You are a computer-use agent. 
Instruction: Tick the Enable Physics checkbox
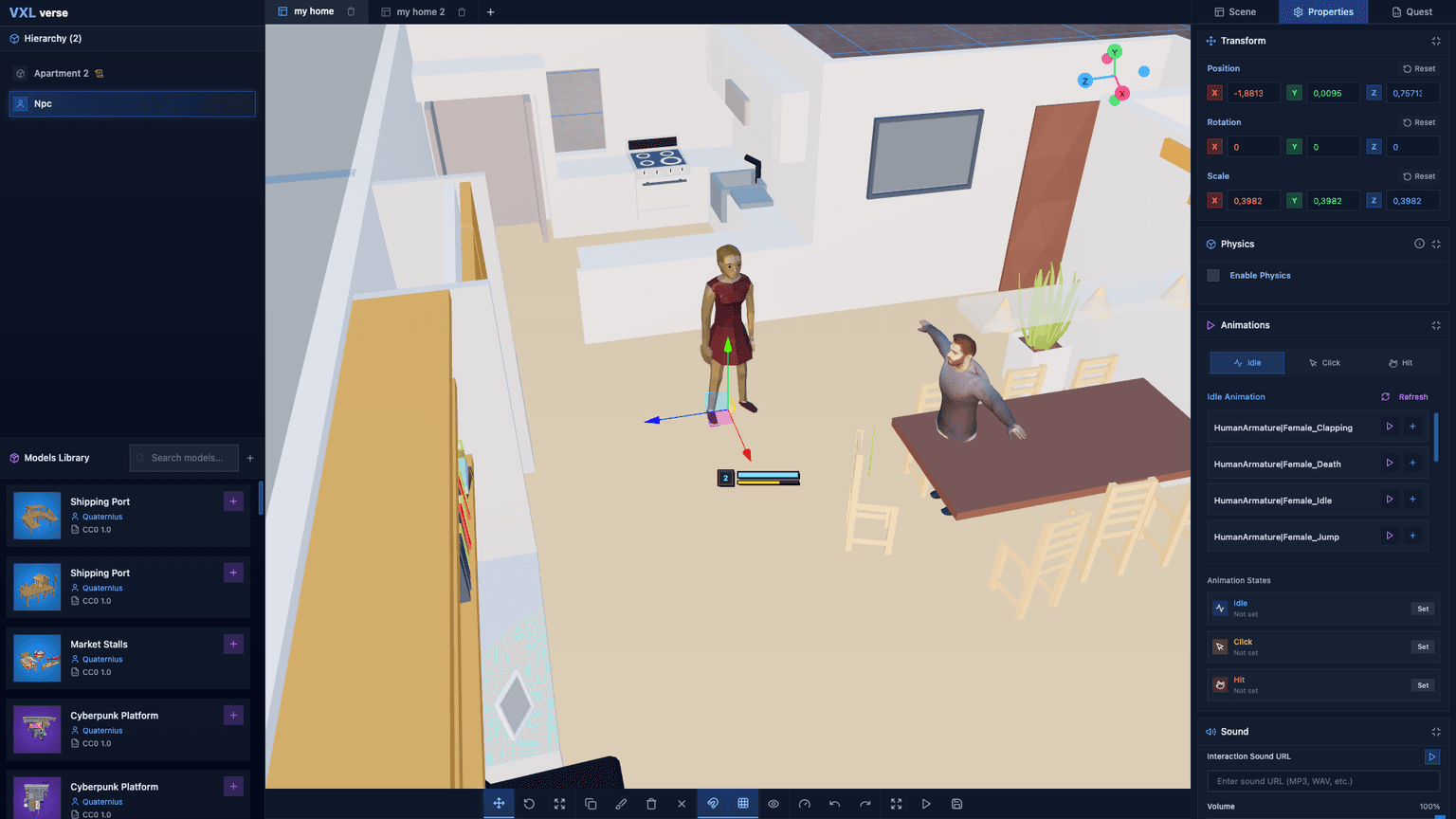pos(1213,276)
